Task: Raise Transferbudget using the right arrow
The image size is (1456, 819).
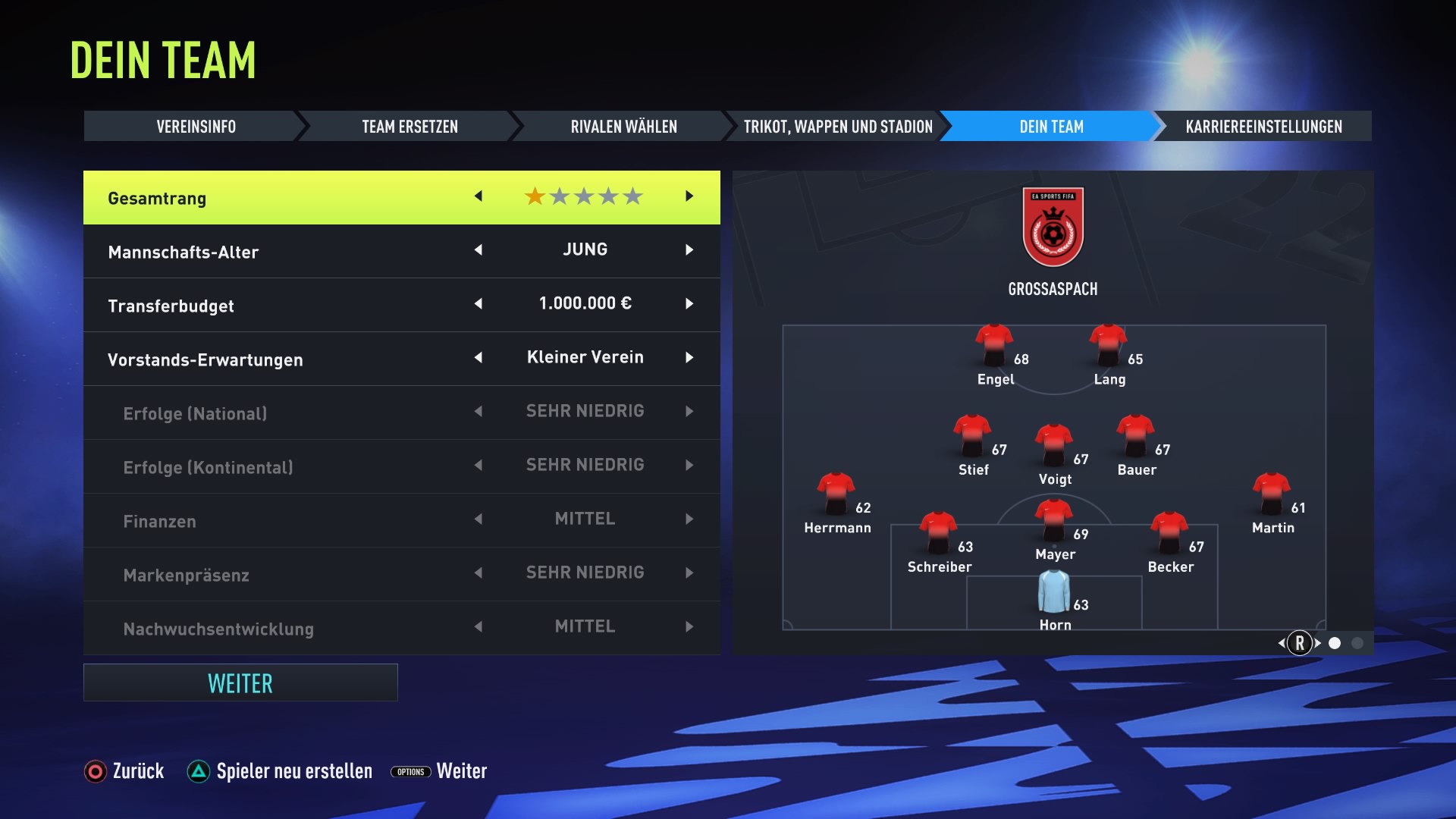Action: [689, 304]
